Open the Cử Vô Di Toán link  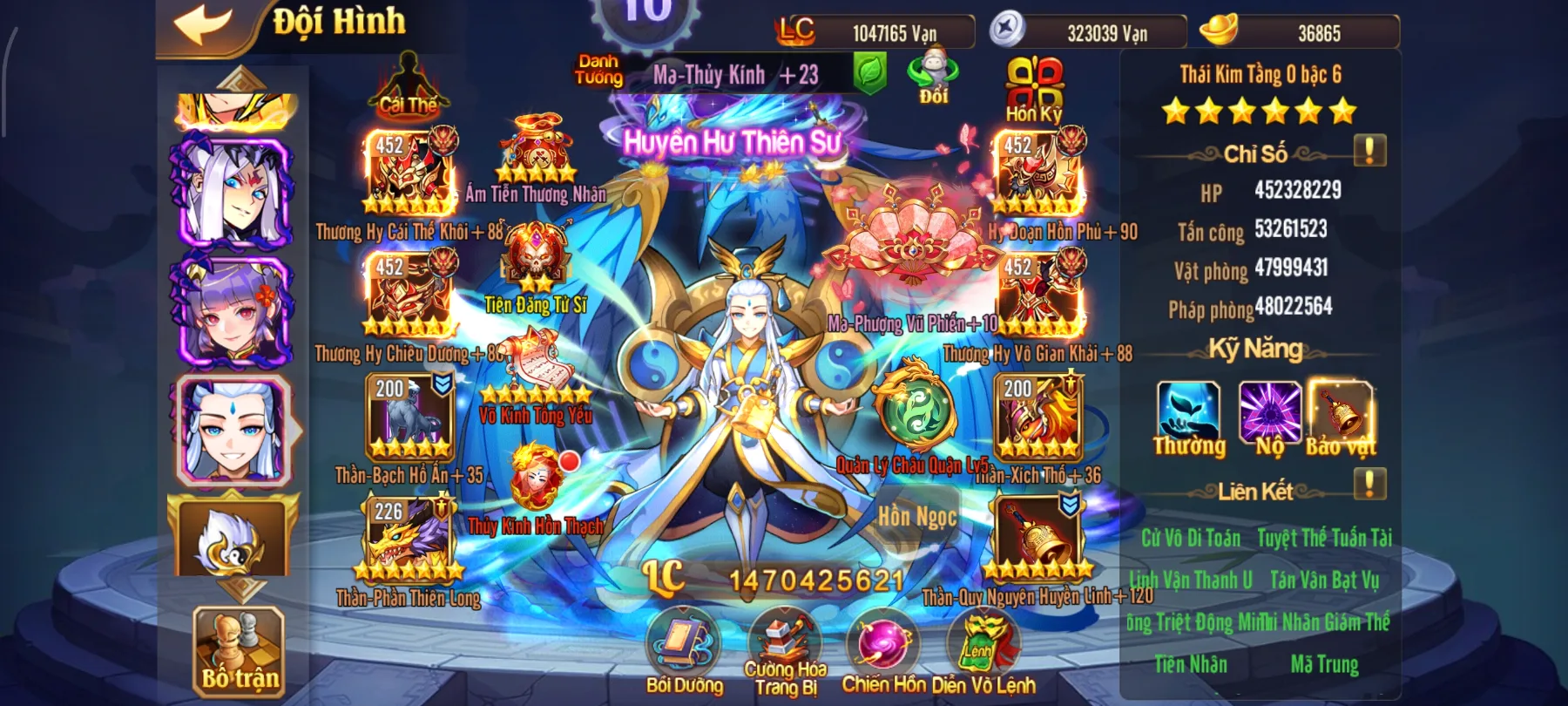pos(1192,539)
